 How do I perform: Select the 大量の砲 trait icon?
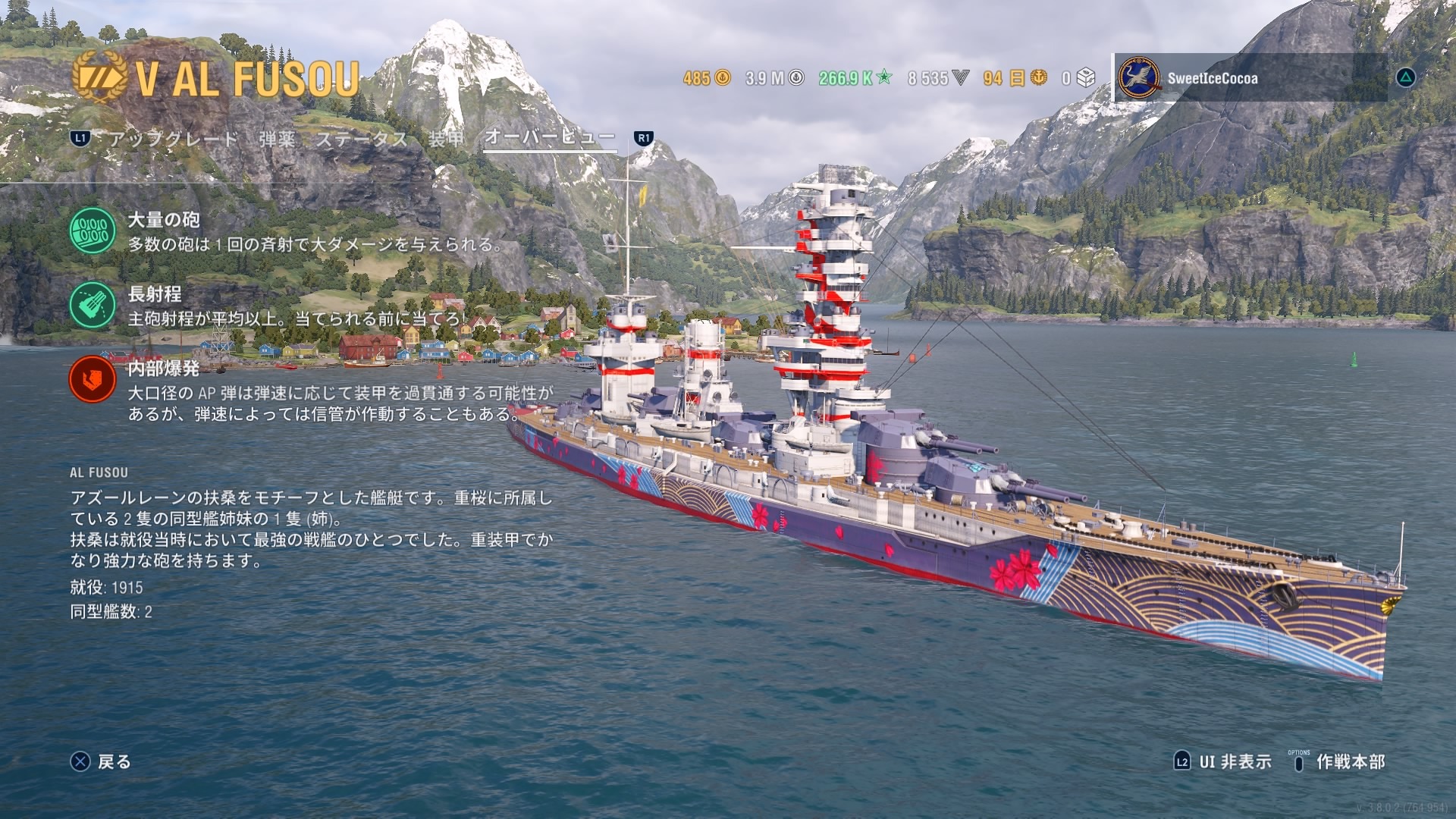(x=93, y=231)
